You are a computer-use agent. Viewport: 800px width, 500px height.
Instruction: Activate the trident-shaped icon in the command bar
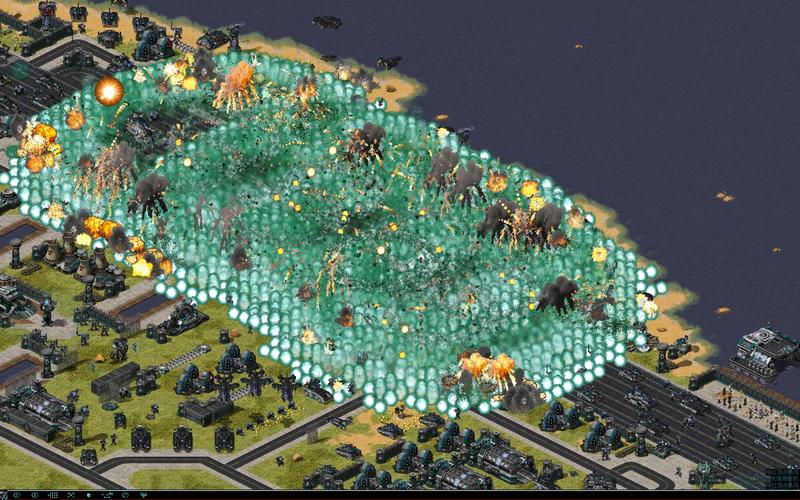pos(144,495)
